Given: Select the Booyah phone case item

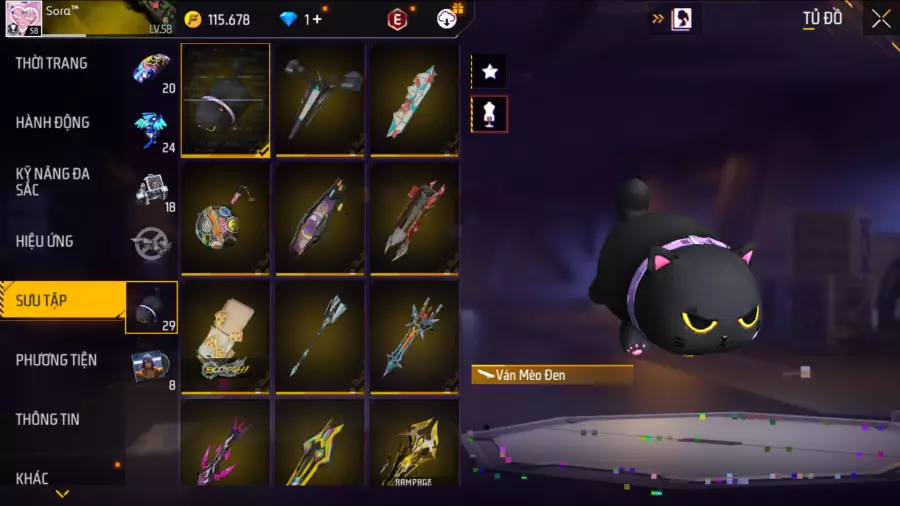Looking at the screenshot, I should pos(225,335).
